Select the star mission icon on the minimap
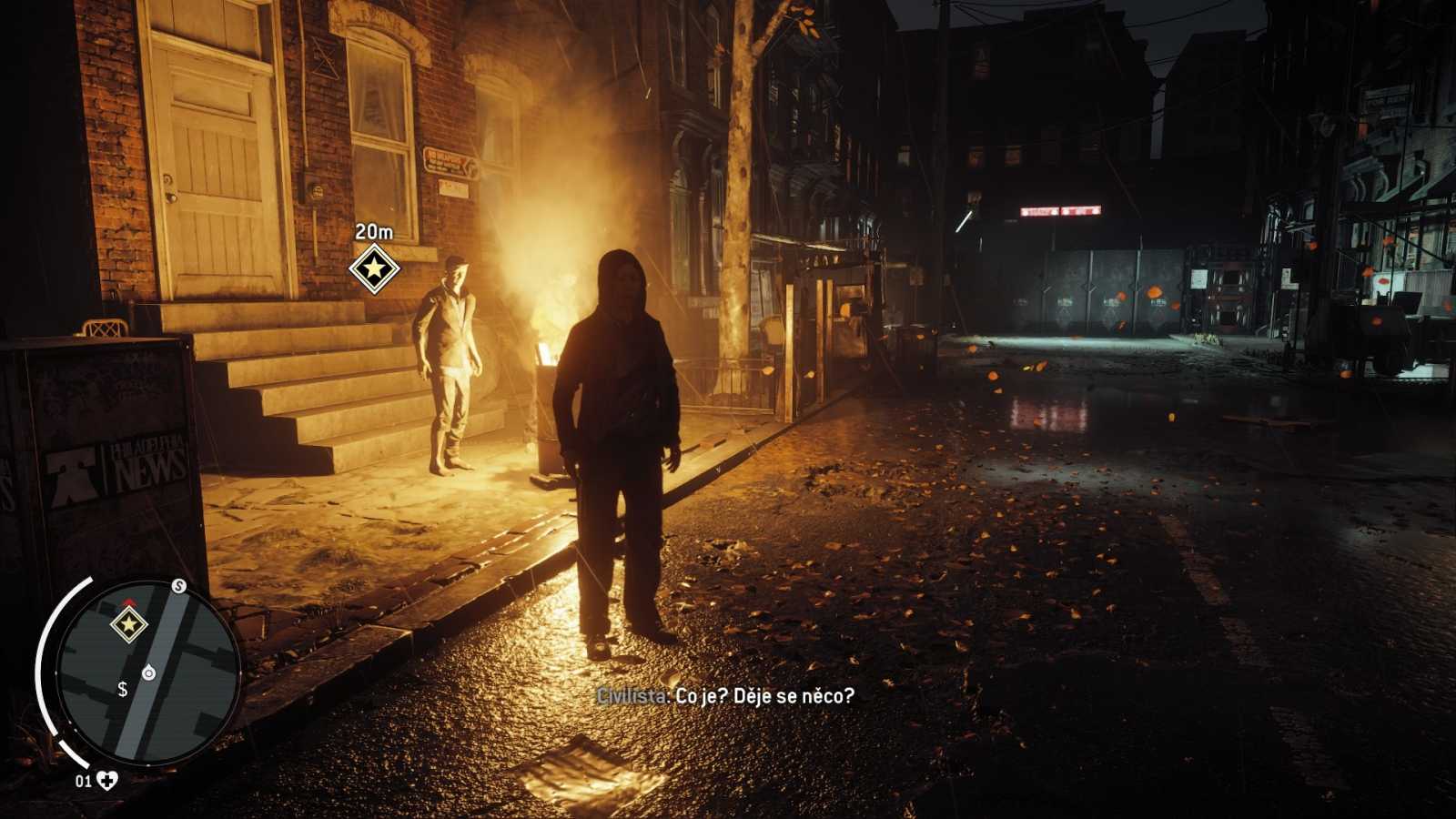Screen dimensions: 1456x819 tap(129, 624)
